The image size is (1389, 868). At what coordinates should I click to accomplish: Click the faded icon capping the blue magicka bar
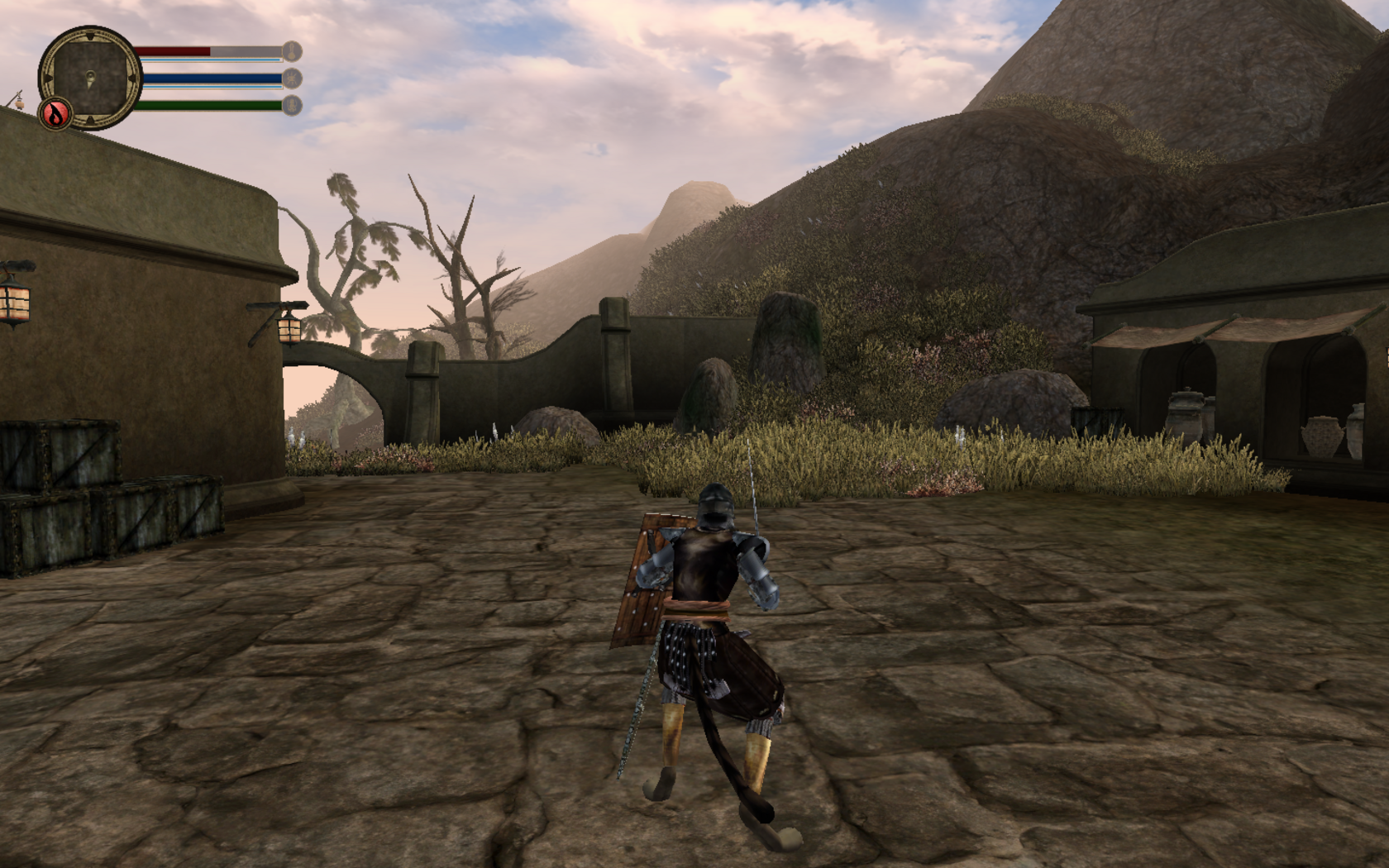point(292,79)
